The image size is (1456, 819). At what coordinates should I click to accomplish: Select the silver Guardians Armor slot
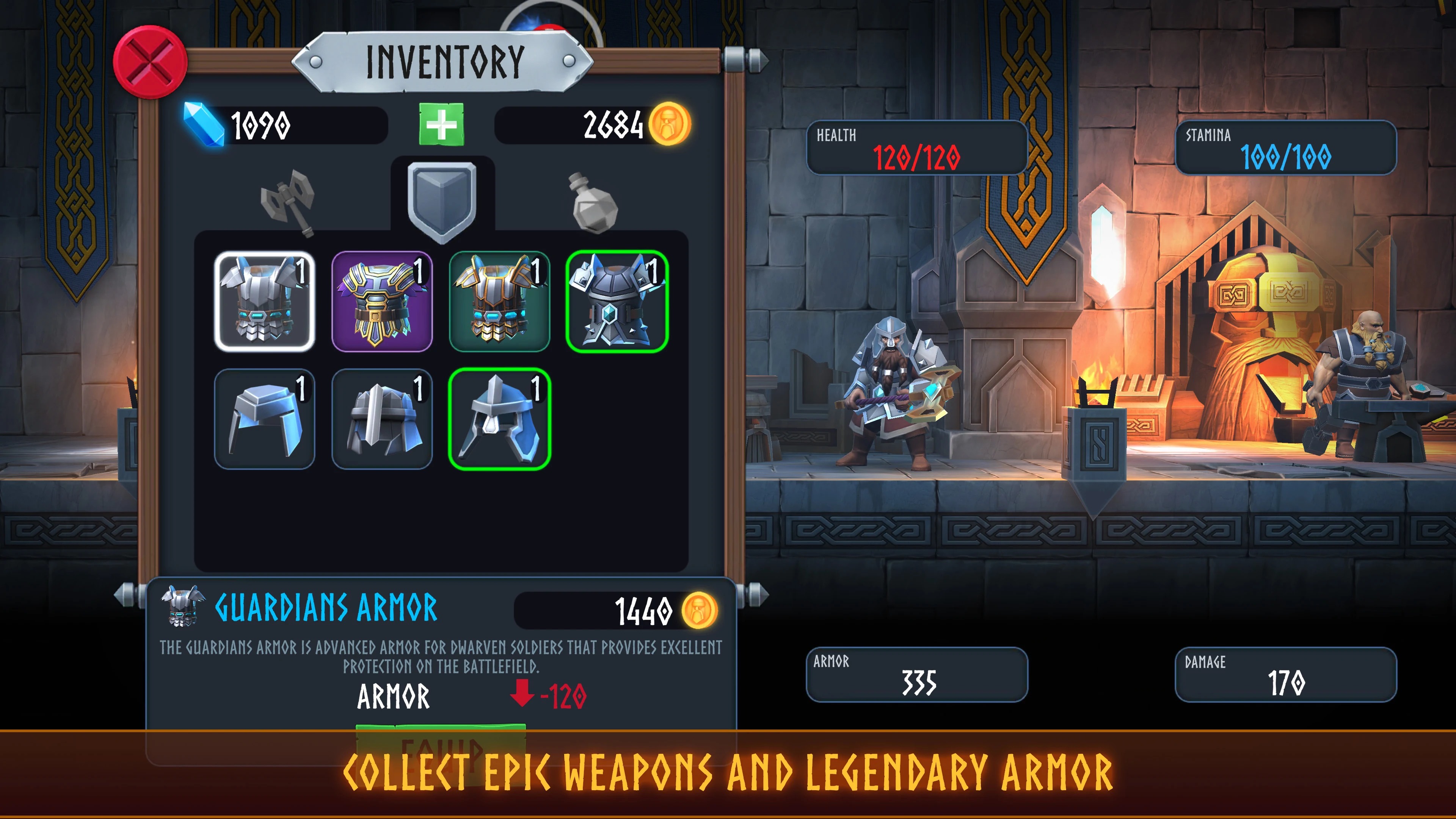(x=265, y=301)
